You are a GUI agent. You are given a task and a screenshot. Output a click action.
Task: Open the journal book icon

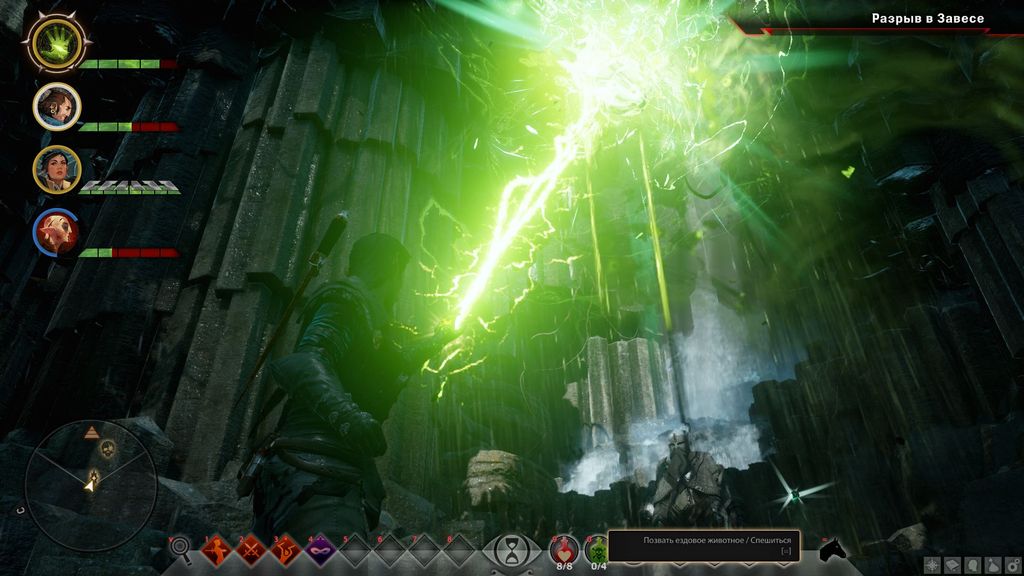(952, 565)
